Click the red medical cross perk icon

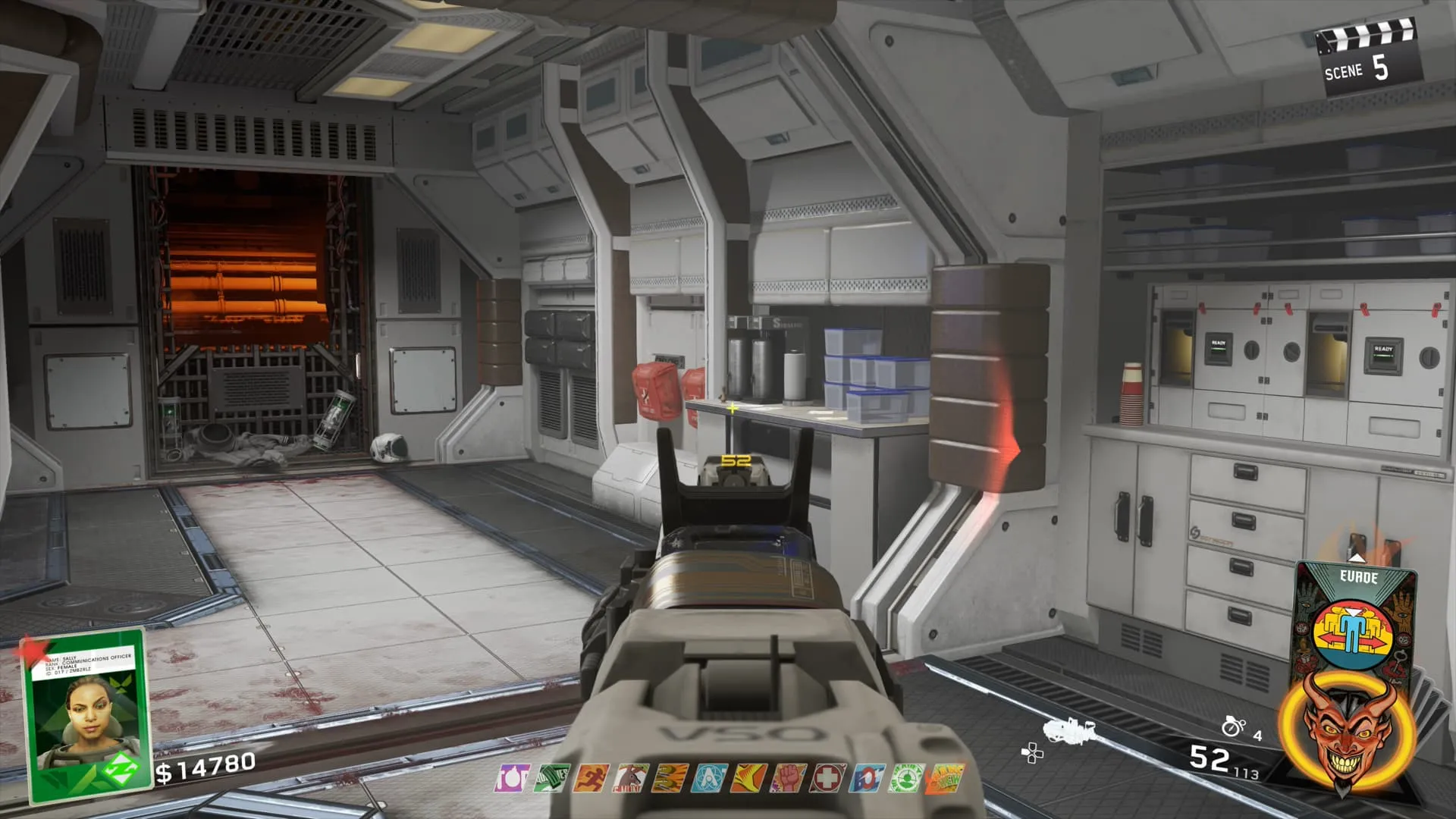tap(827, 779)
